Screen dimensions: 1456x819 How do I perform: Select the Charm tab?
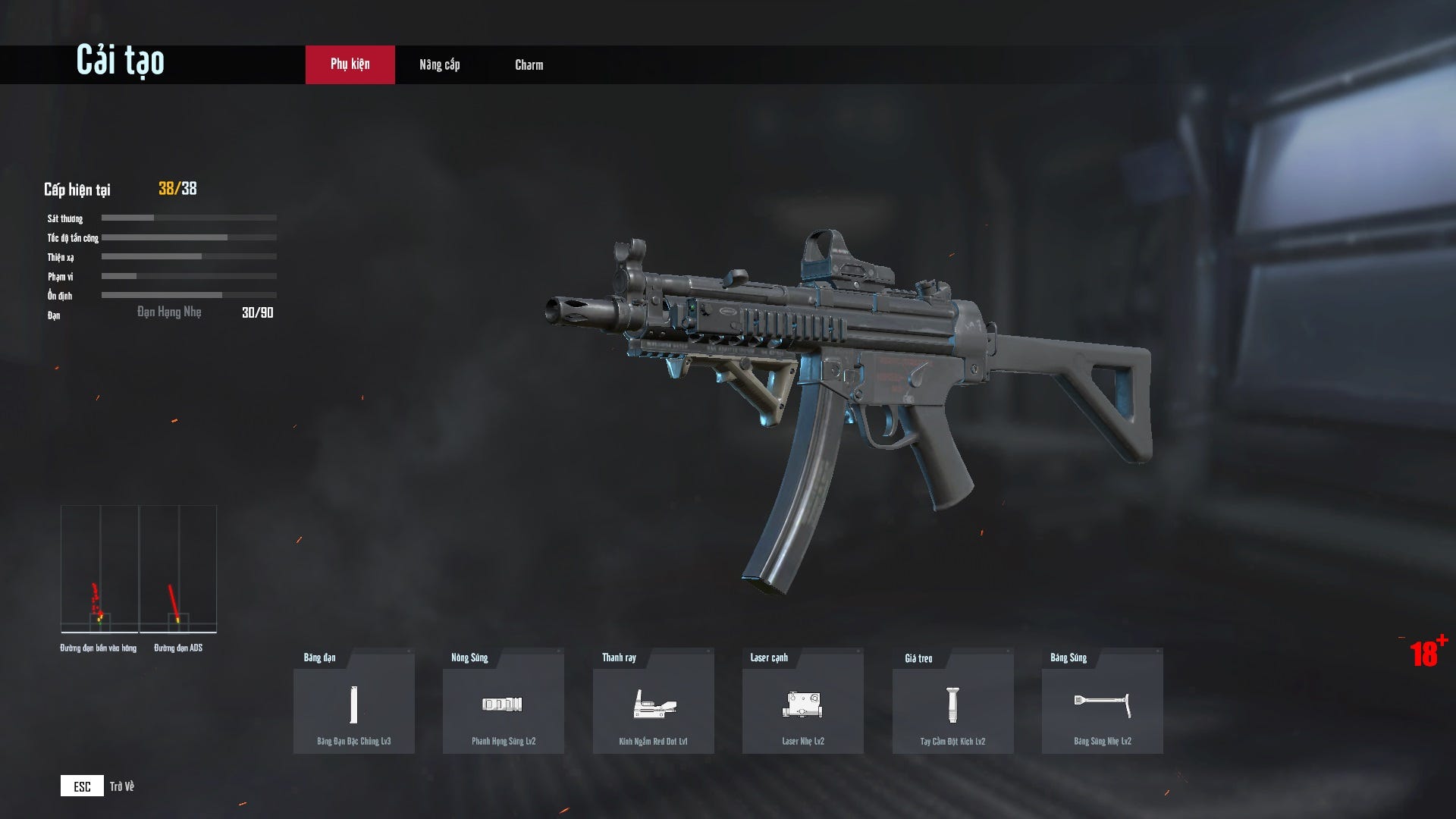(529, 64)
